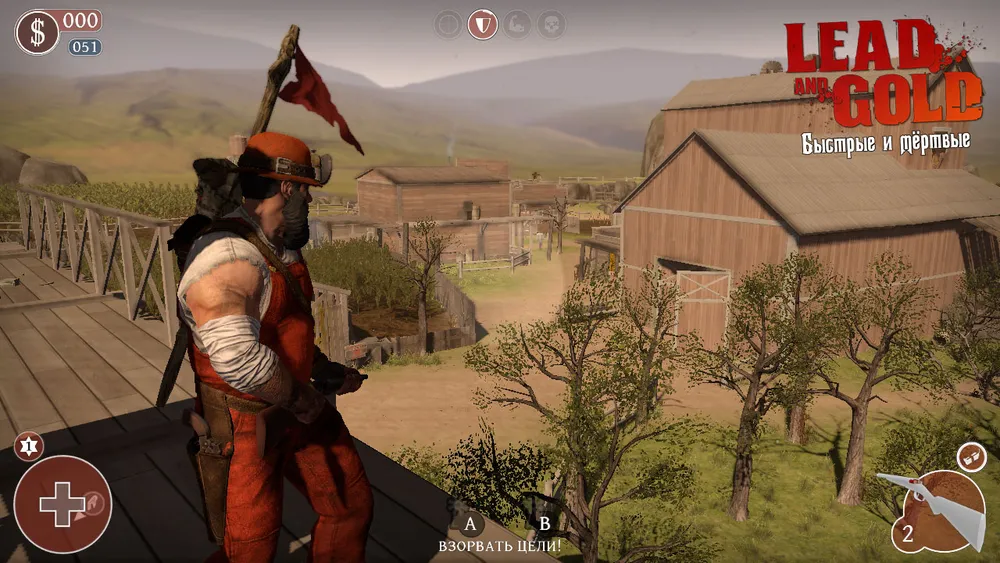Choose the flexed arm synergy icon
1000x563 pixels.
[517, 24]
